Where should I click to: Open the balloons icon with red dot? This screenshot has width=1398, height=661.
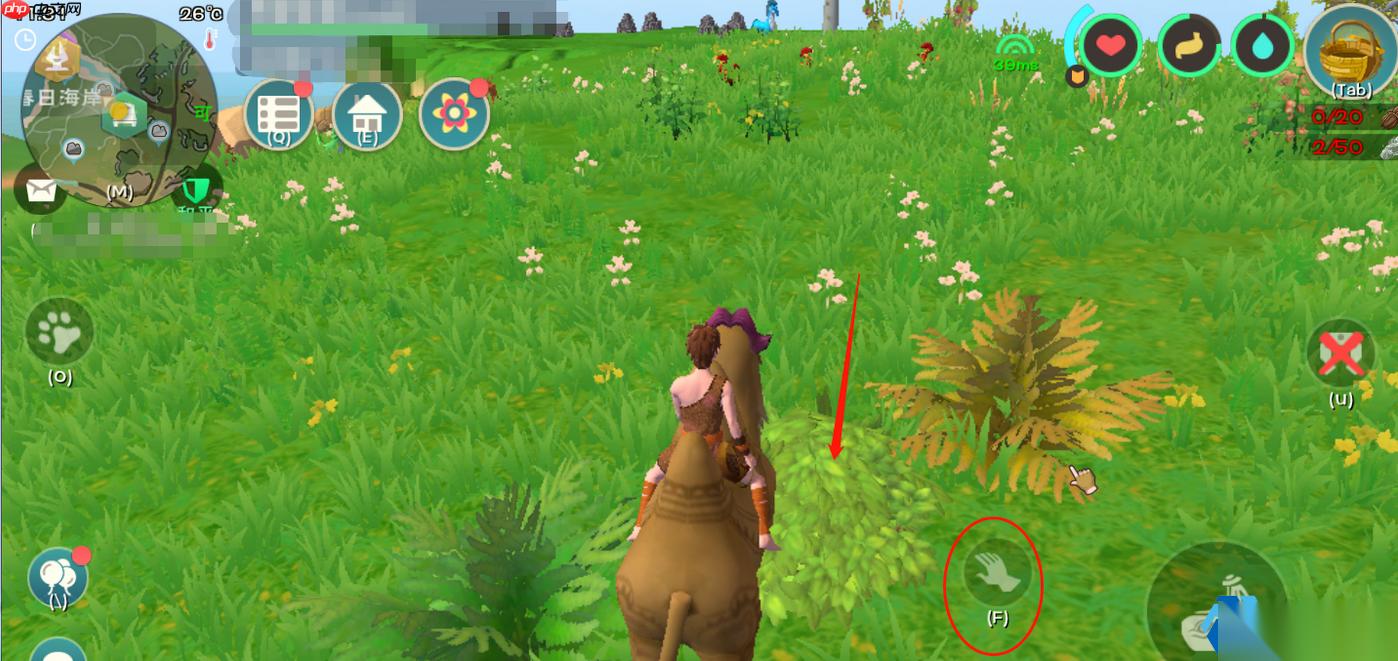(57, 575)
